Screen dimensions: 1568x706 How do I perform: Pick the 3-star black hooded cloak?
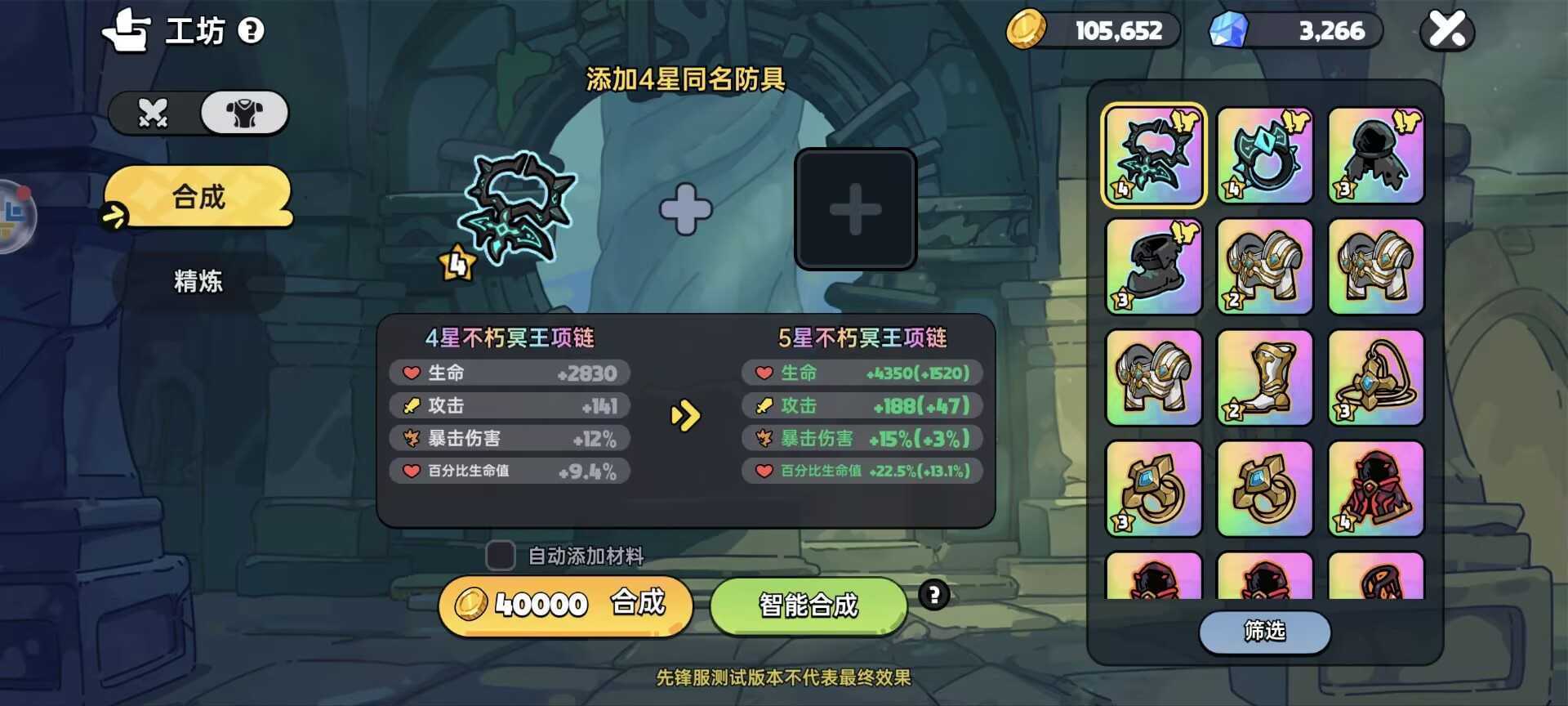[1375, 155]
